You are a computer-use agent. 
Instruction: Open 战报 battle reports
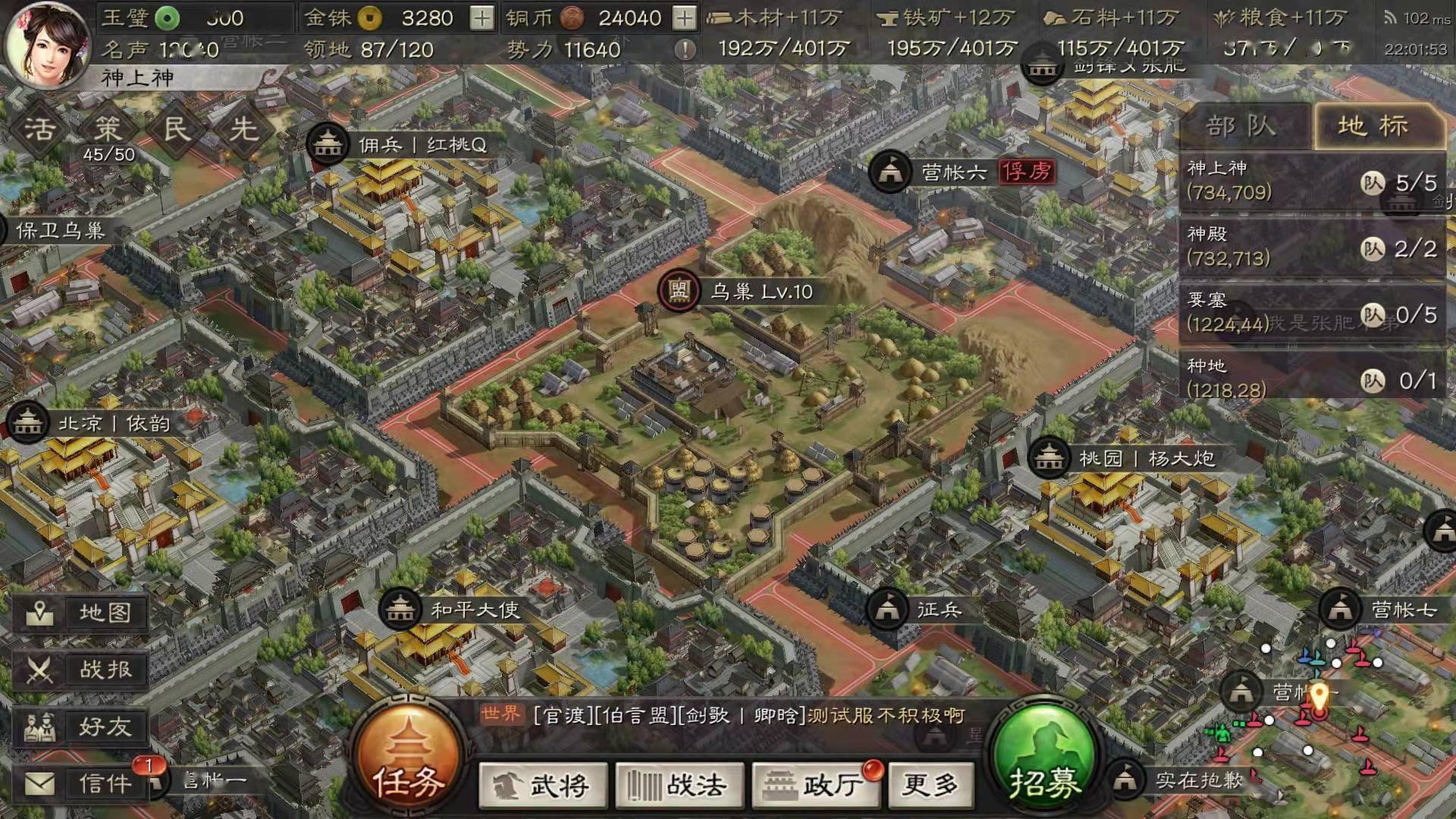(x=81, y=670)
